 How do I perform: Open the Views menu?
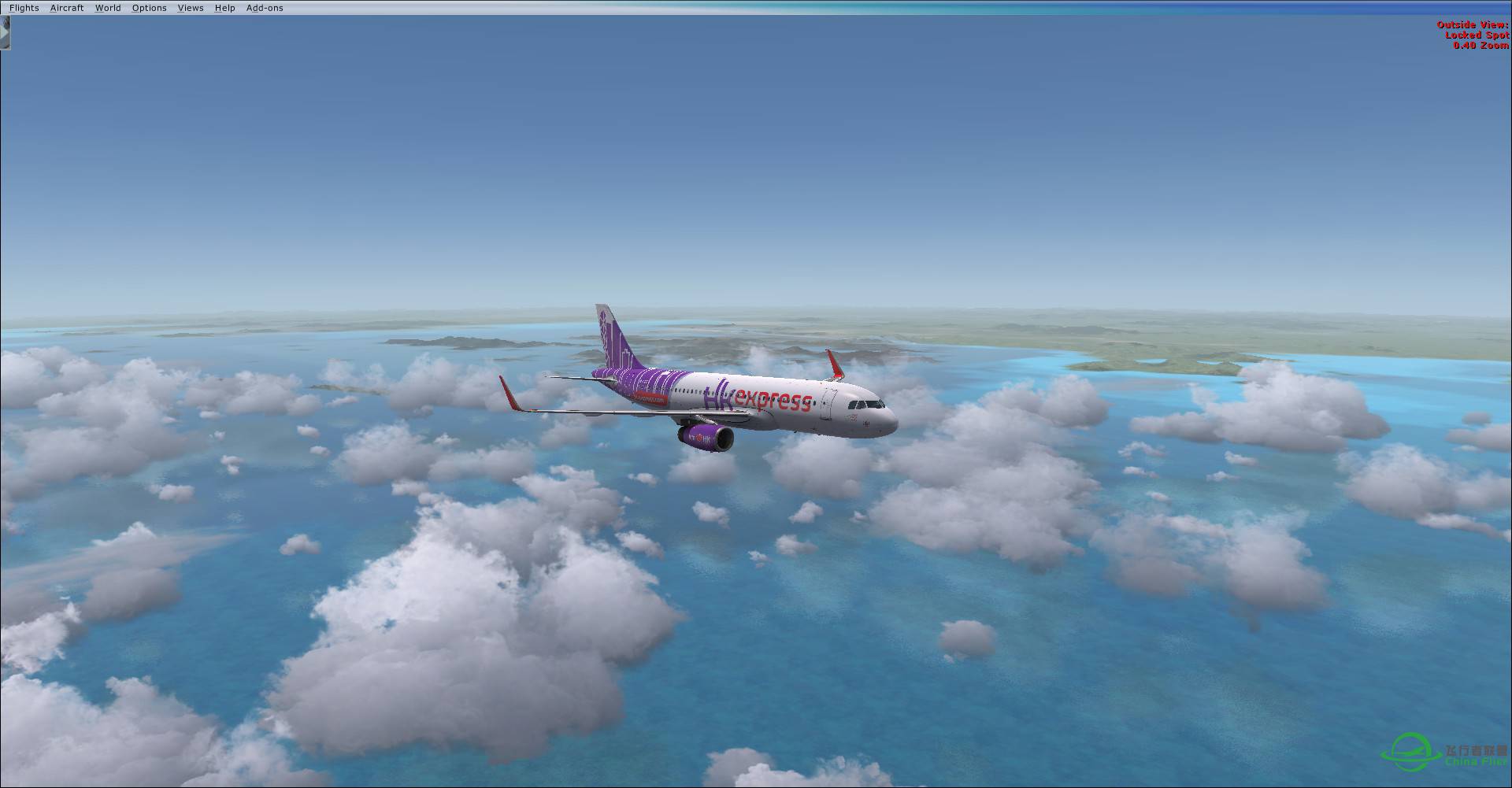(190, 7)
